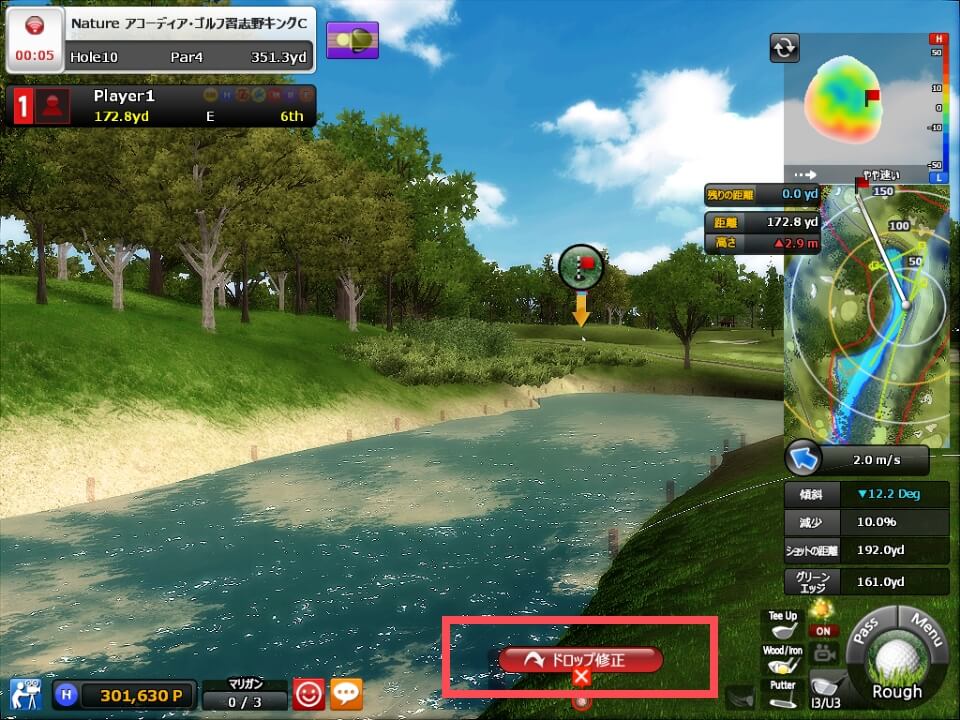The width and height of the screenshot is (960, 720).
Task: Switch to the Putter club
Action: [x=781, y=693]
